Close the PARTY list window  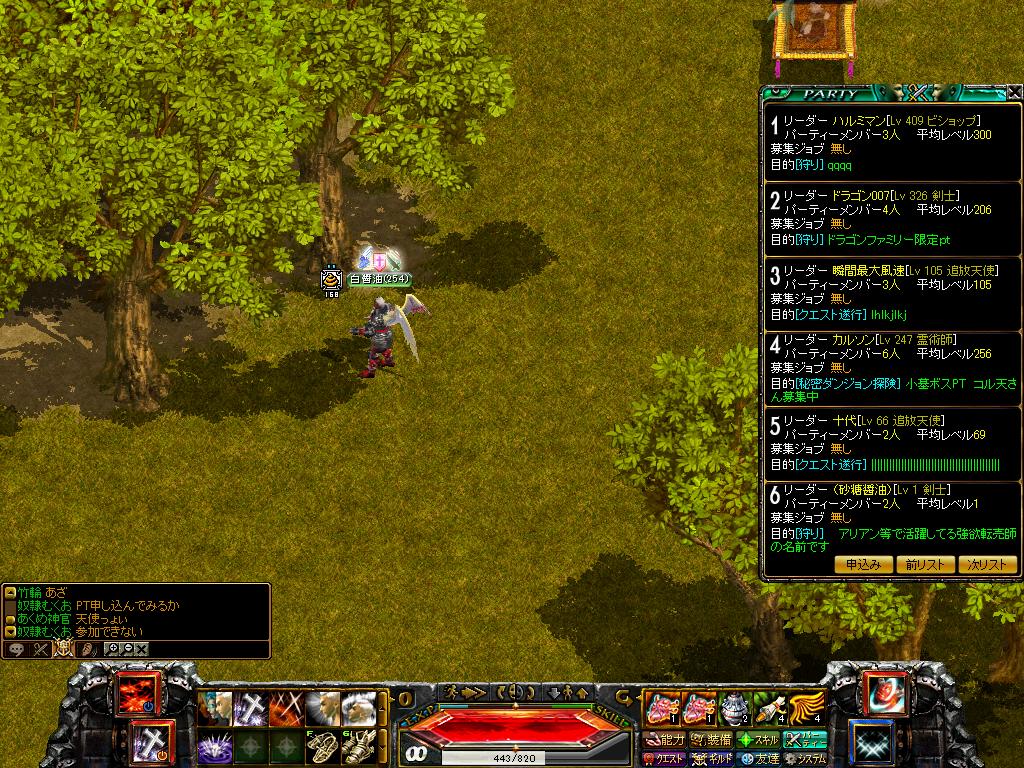click(1014, 92)
